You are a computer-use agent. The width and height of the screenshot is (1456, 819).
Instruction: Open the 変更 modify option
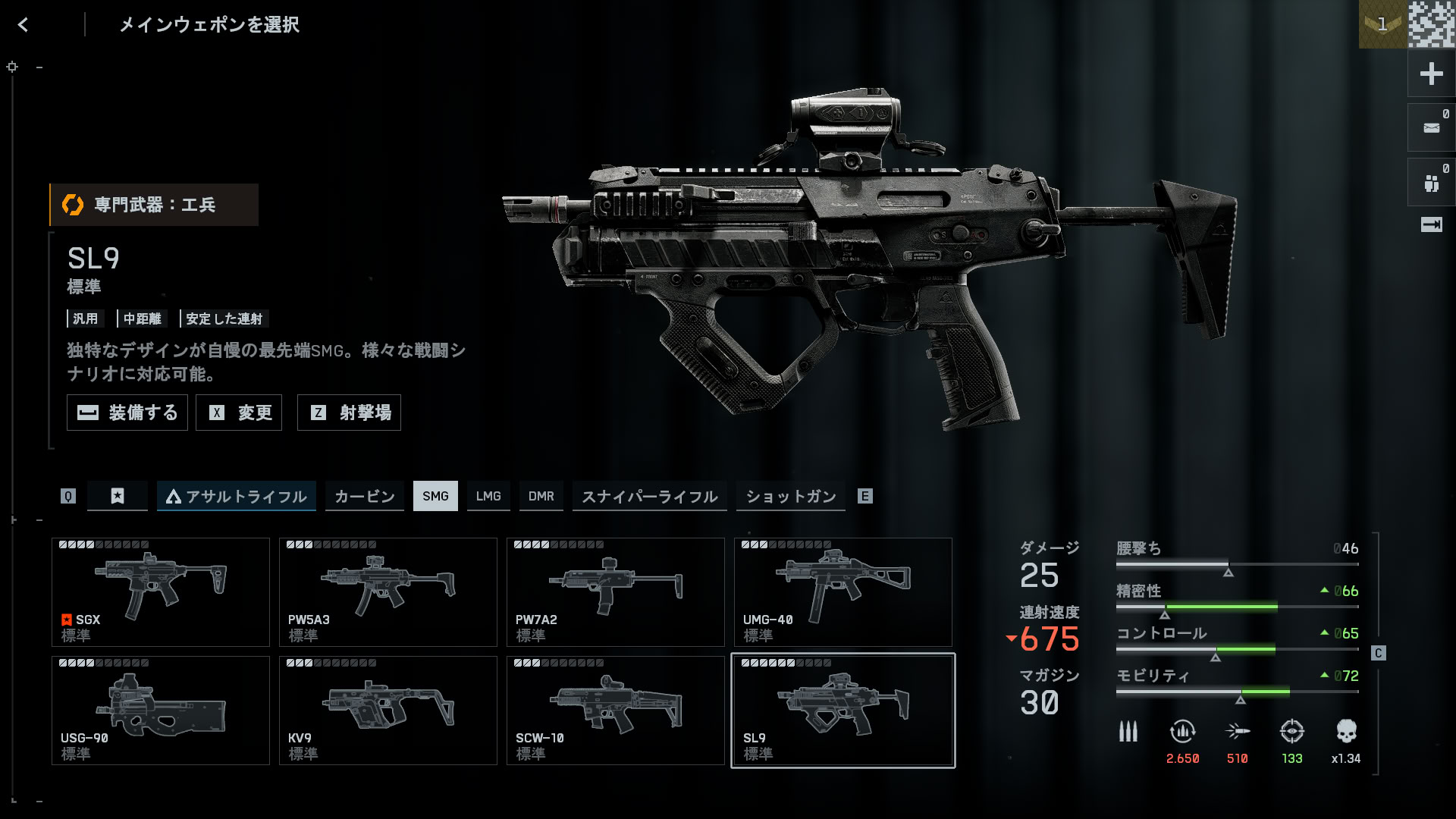click(239, 413)
